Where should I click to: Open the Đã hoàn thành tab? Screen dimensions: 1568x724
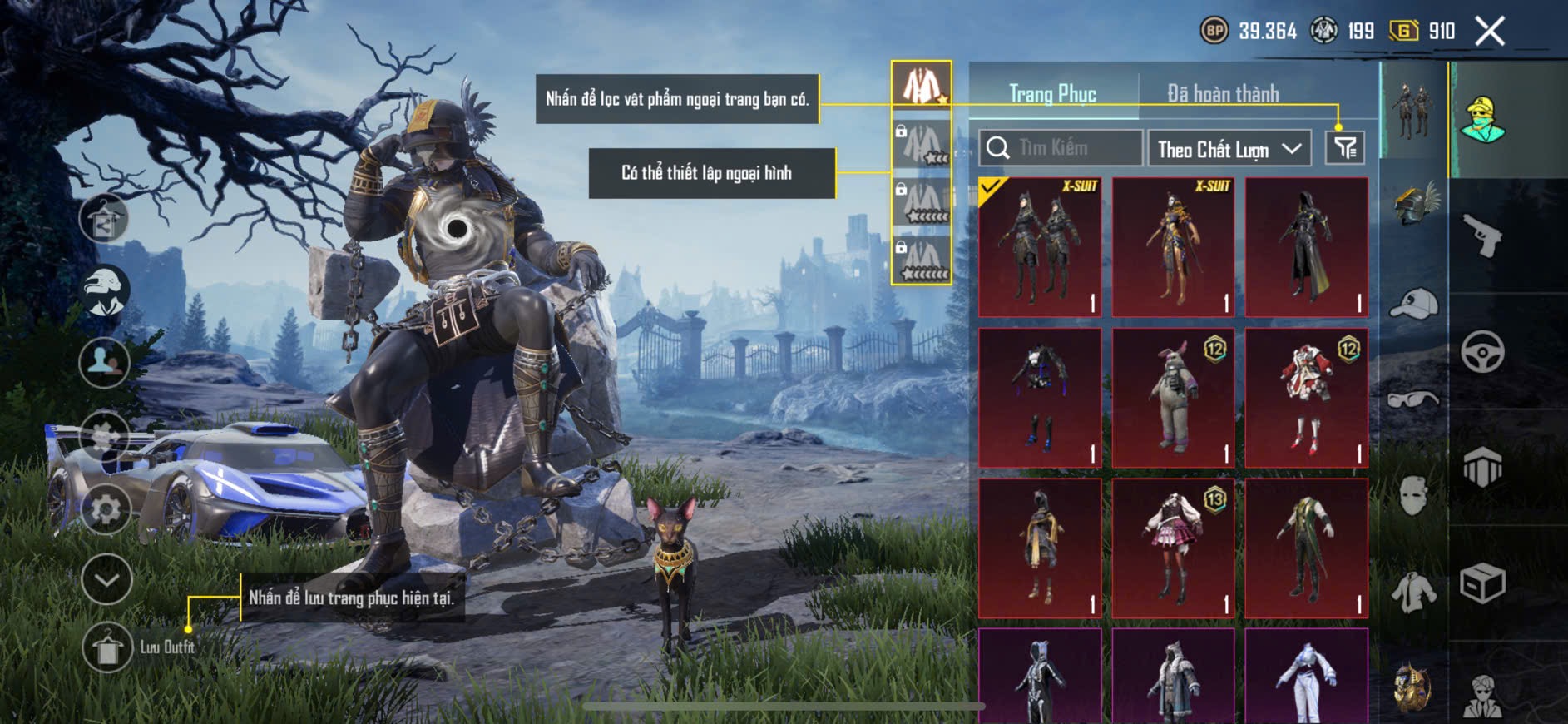pyautogui.click(x=1222, y=94)
